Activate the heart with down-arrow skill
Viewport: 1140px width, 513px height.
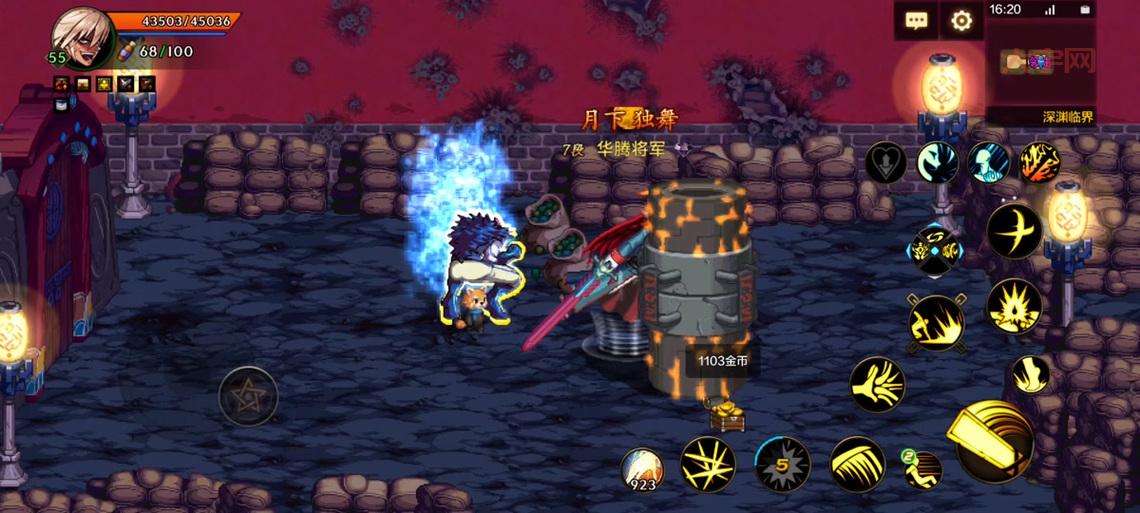coord(885,163)
